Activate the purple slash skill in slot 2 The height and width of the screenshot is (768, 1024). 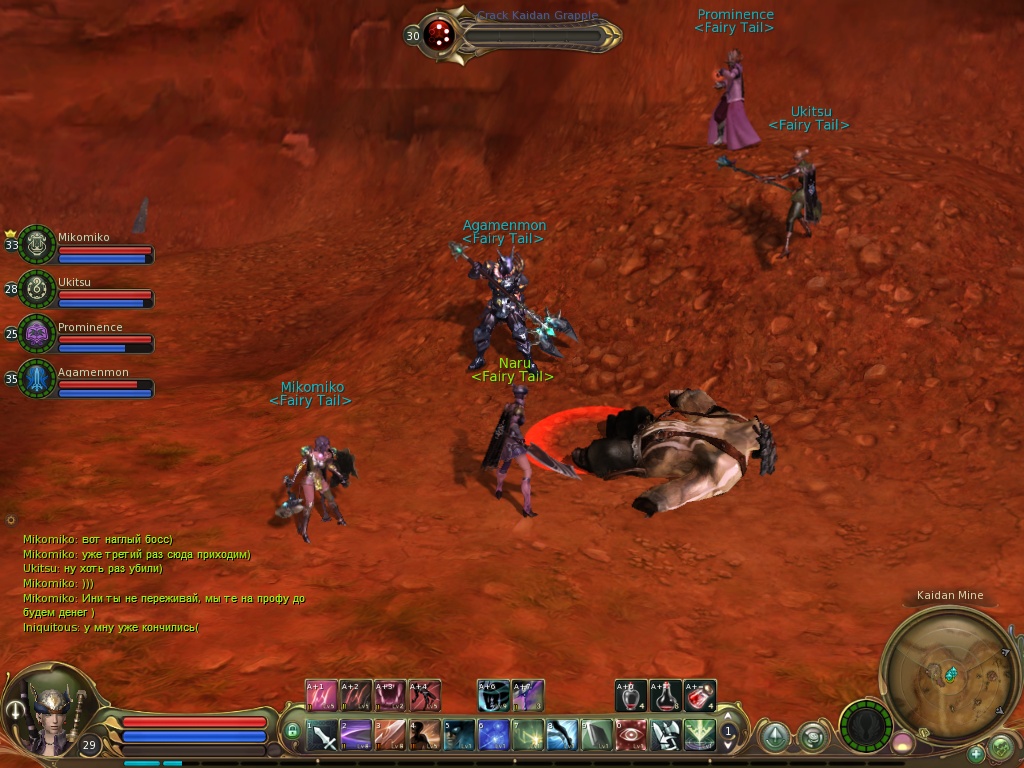point(356,736)
